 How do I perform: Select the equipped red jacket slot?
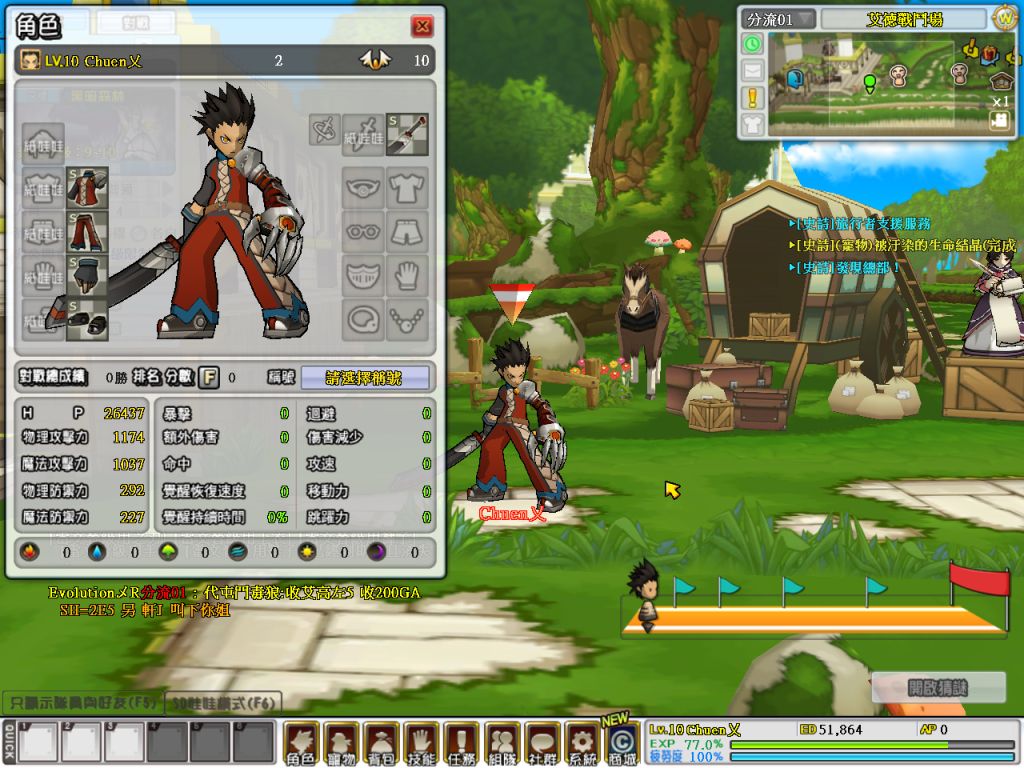(87, 188)
